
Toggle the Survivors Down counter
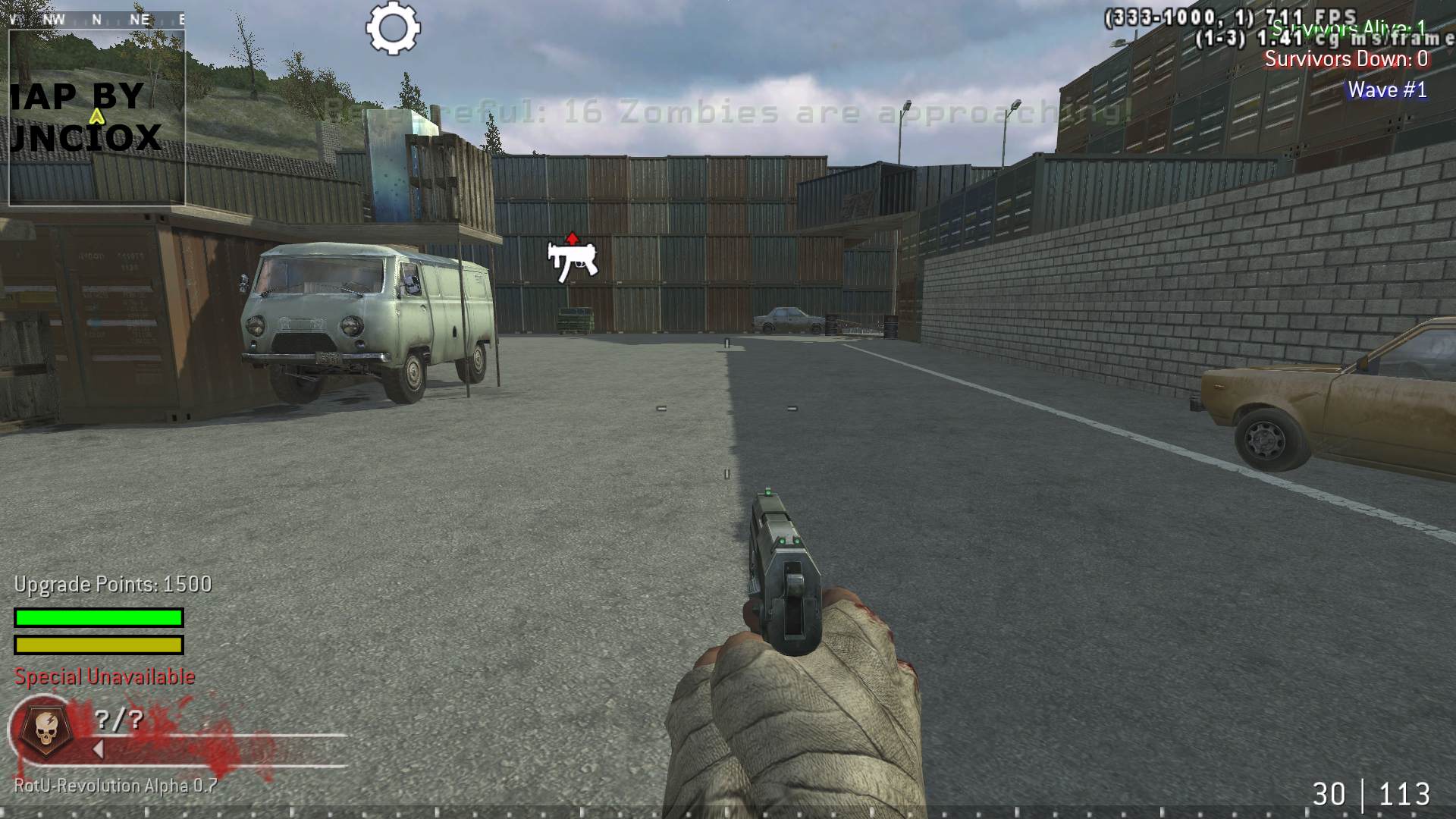tap(1346, 59)
